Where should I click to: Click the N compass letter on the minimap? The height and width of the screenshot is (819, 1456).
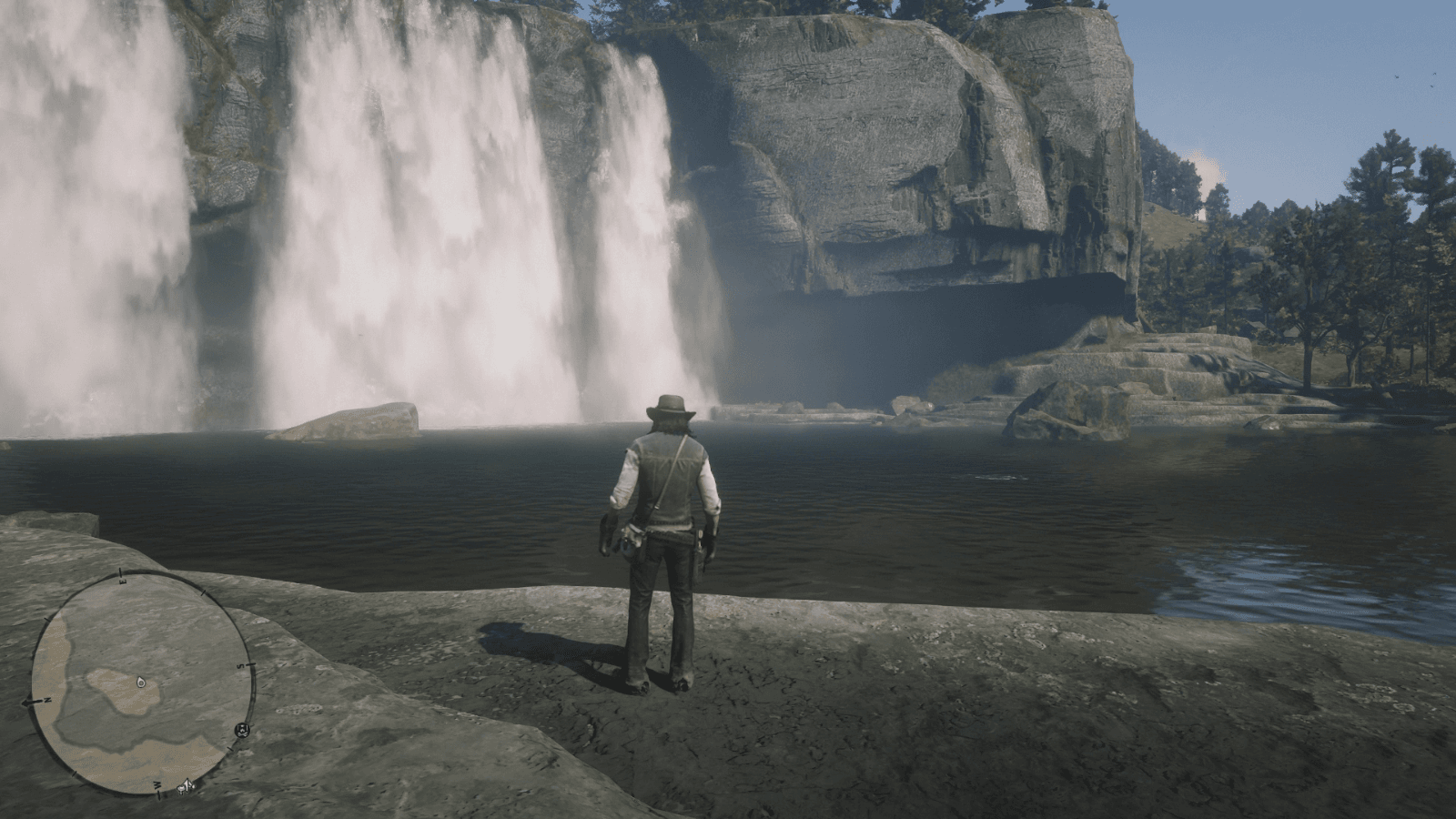pyautogui.click(x=47, y=699)
